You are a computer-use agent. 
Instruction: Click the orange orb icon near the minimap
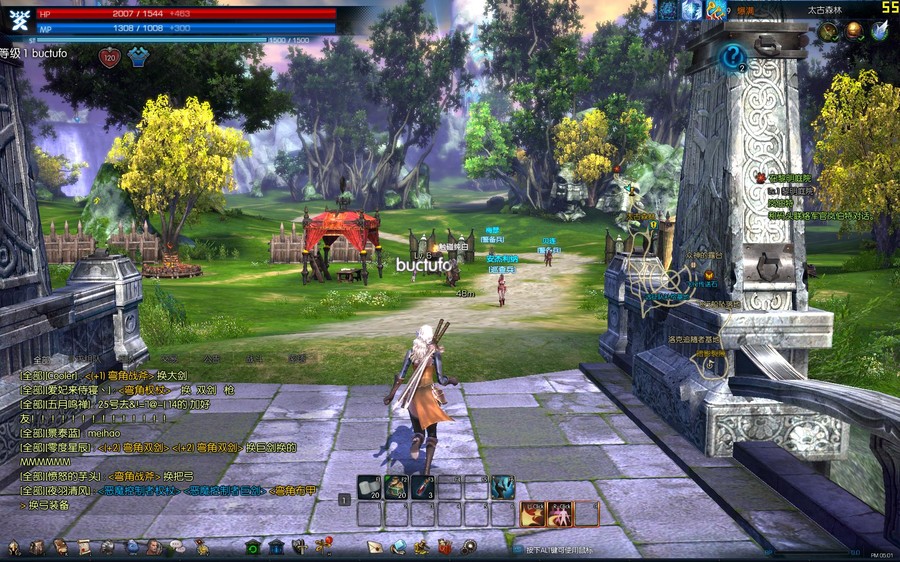(854, 31)
